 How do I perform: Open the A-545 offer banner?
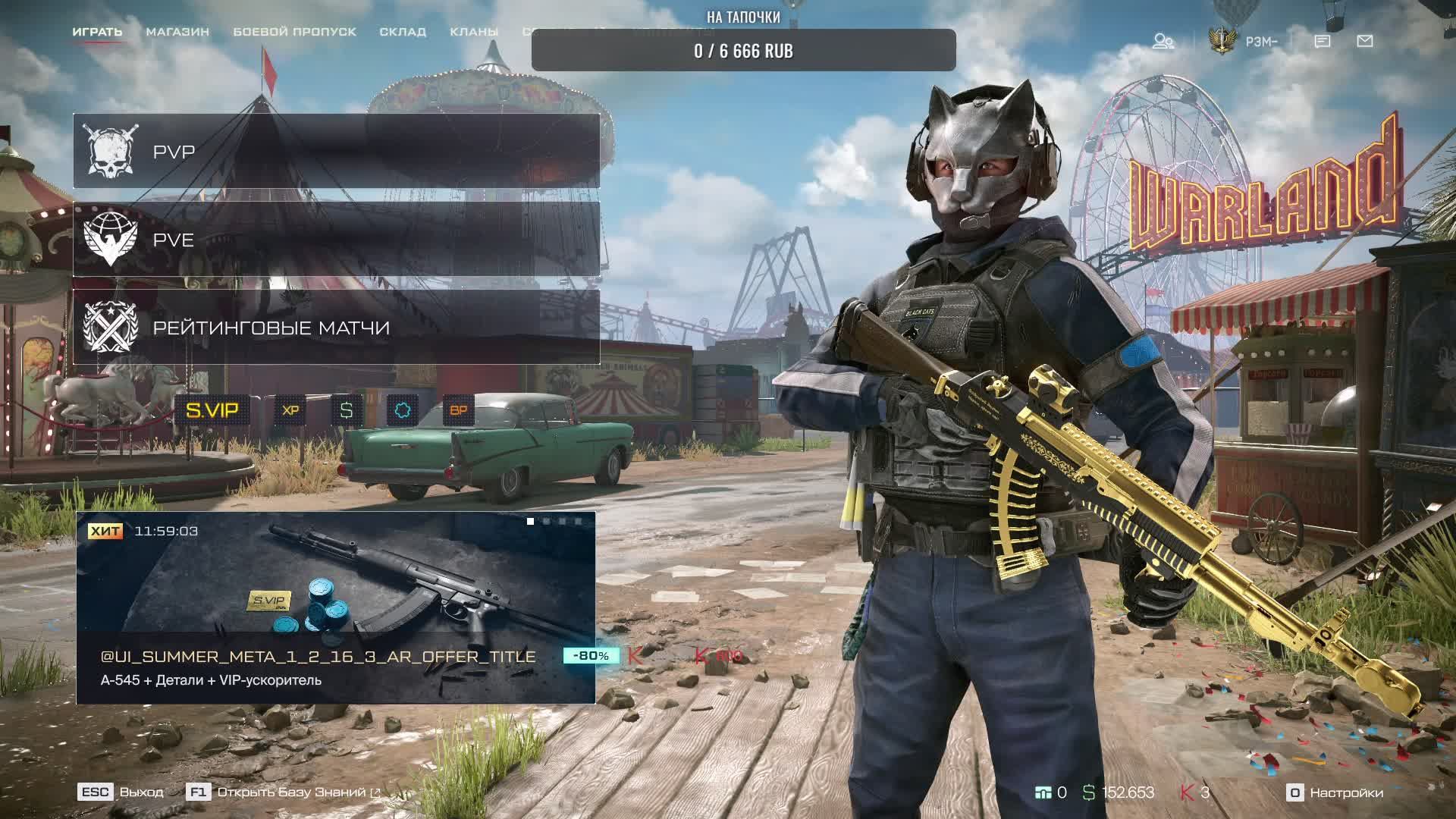click(x=335, y=607)
